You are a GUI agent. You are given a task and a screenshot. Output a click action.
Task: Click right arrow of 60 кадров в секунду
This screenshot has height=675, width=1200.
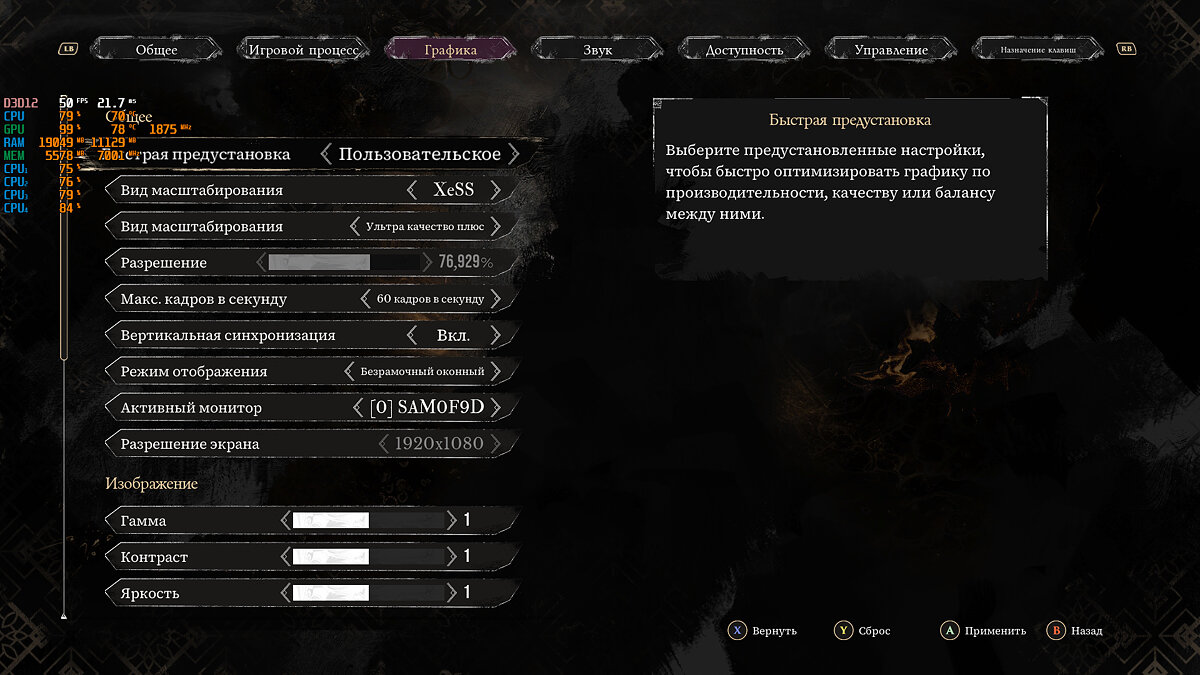coord(495,299)
